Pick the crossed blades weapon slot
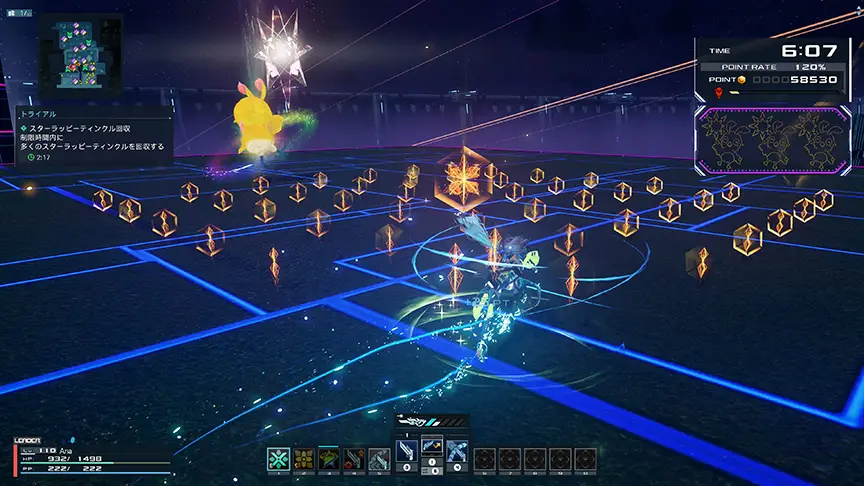This screenshot has width=864, height=486. [x=456, y=452]
